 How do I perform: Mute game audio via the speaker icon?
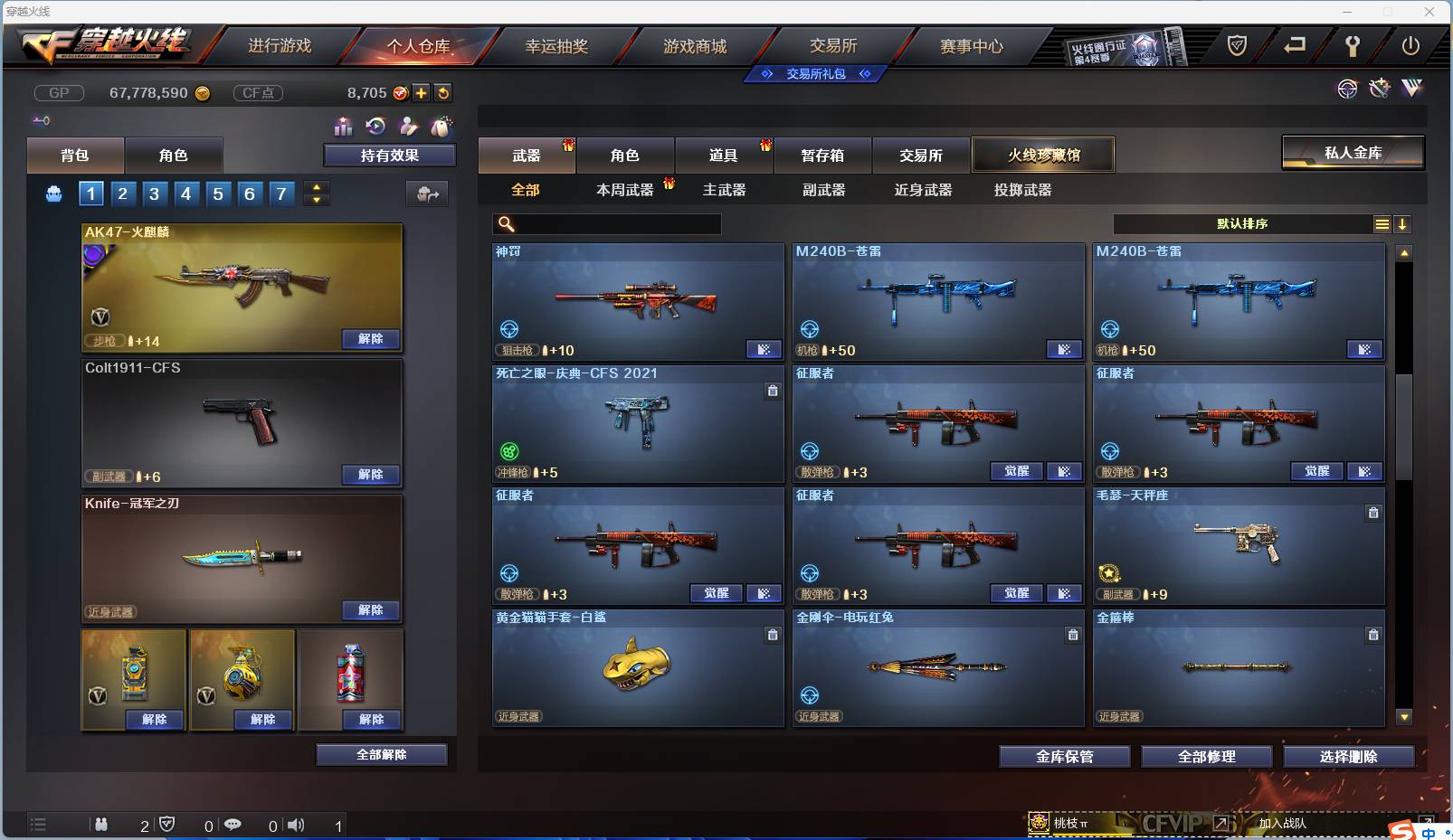click(296, 825)
